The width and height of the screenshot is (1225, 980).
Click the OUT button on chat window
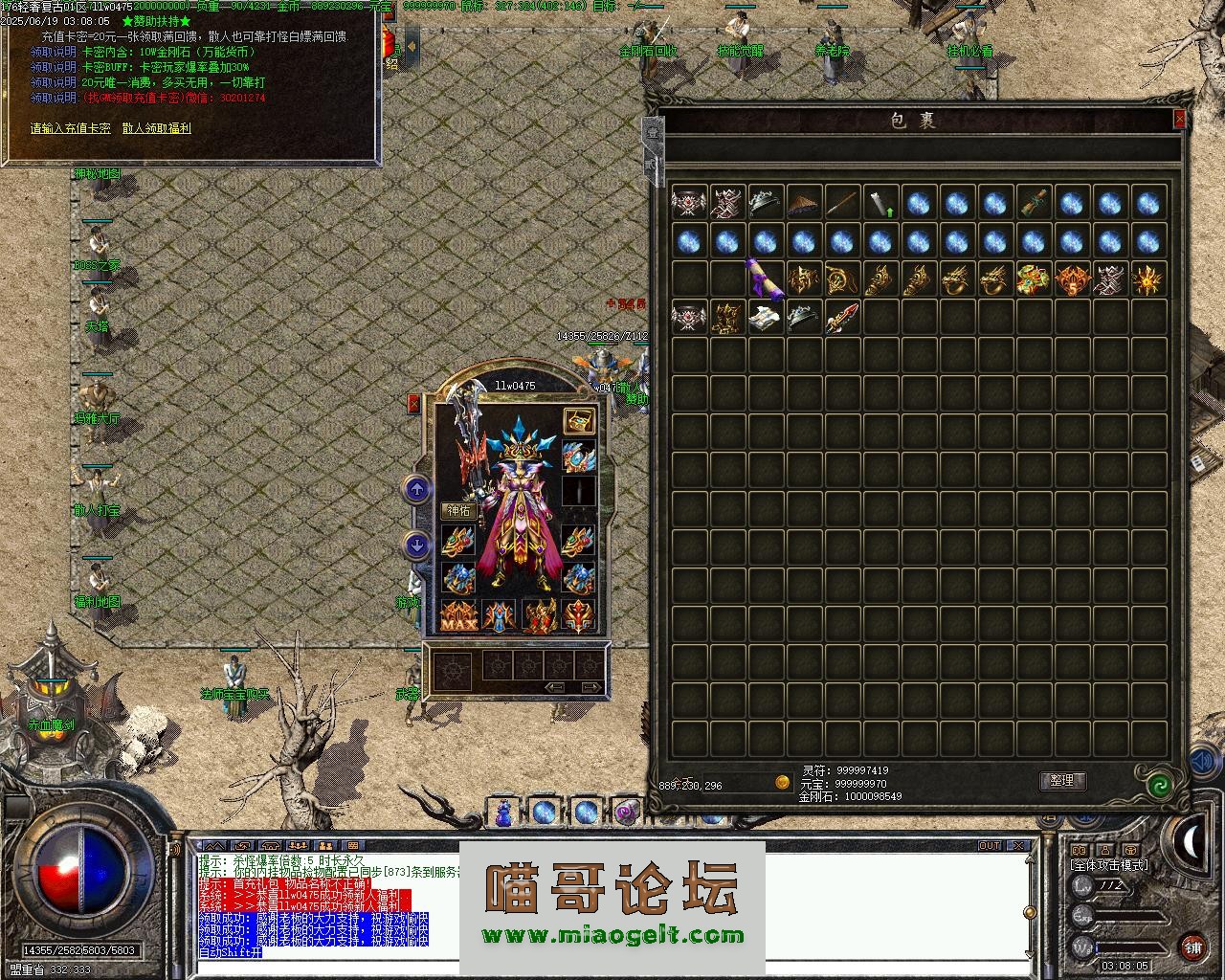pyautogui.click(x=989, y=846)
